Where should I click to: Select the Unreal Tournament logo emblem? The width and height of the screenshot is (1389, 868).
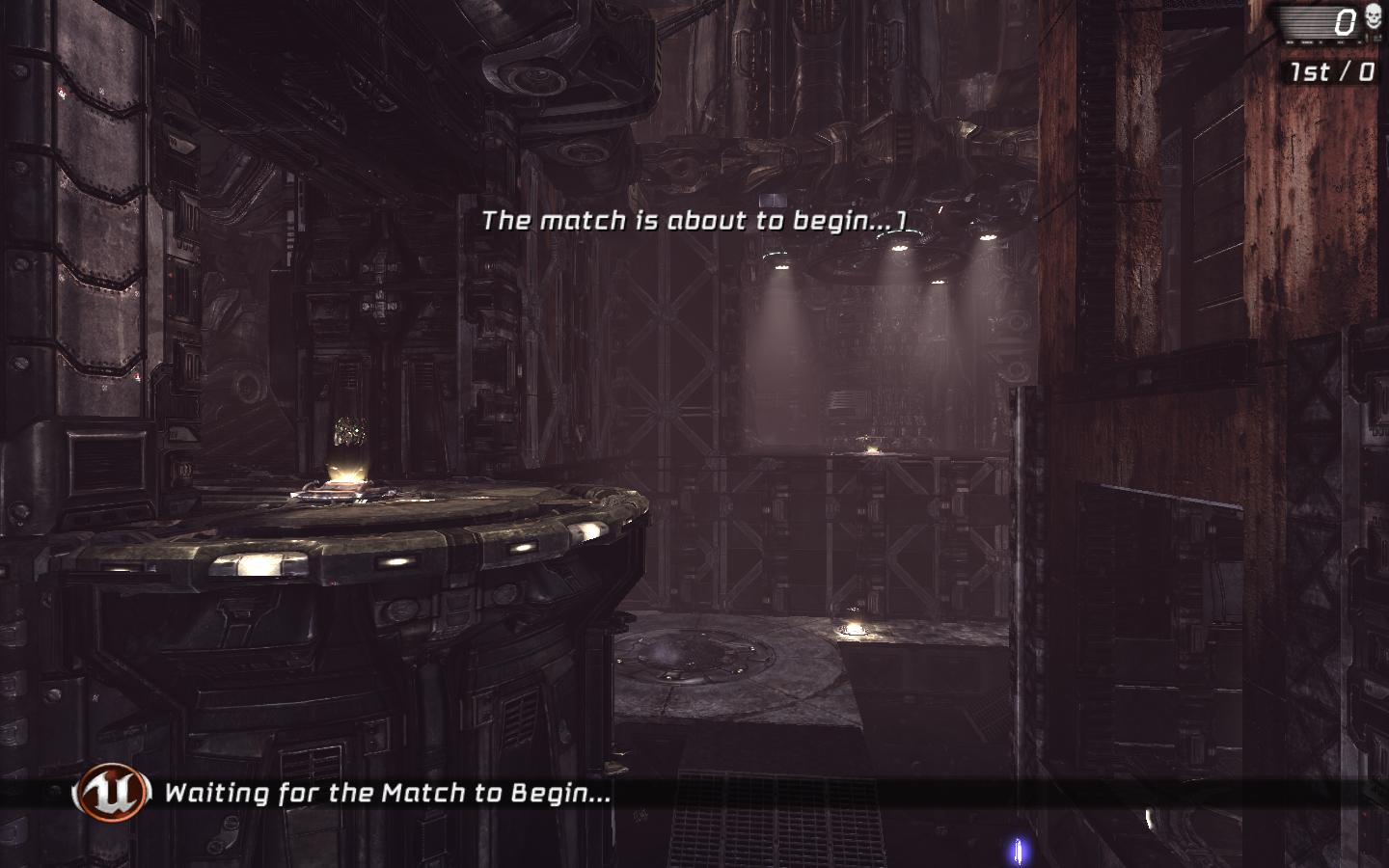109,794
